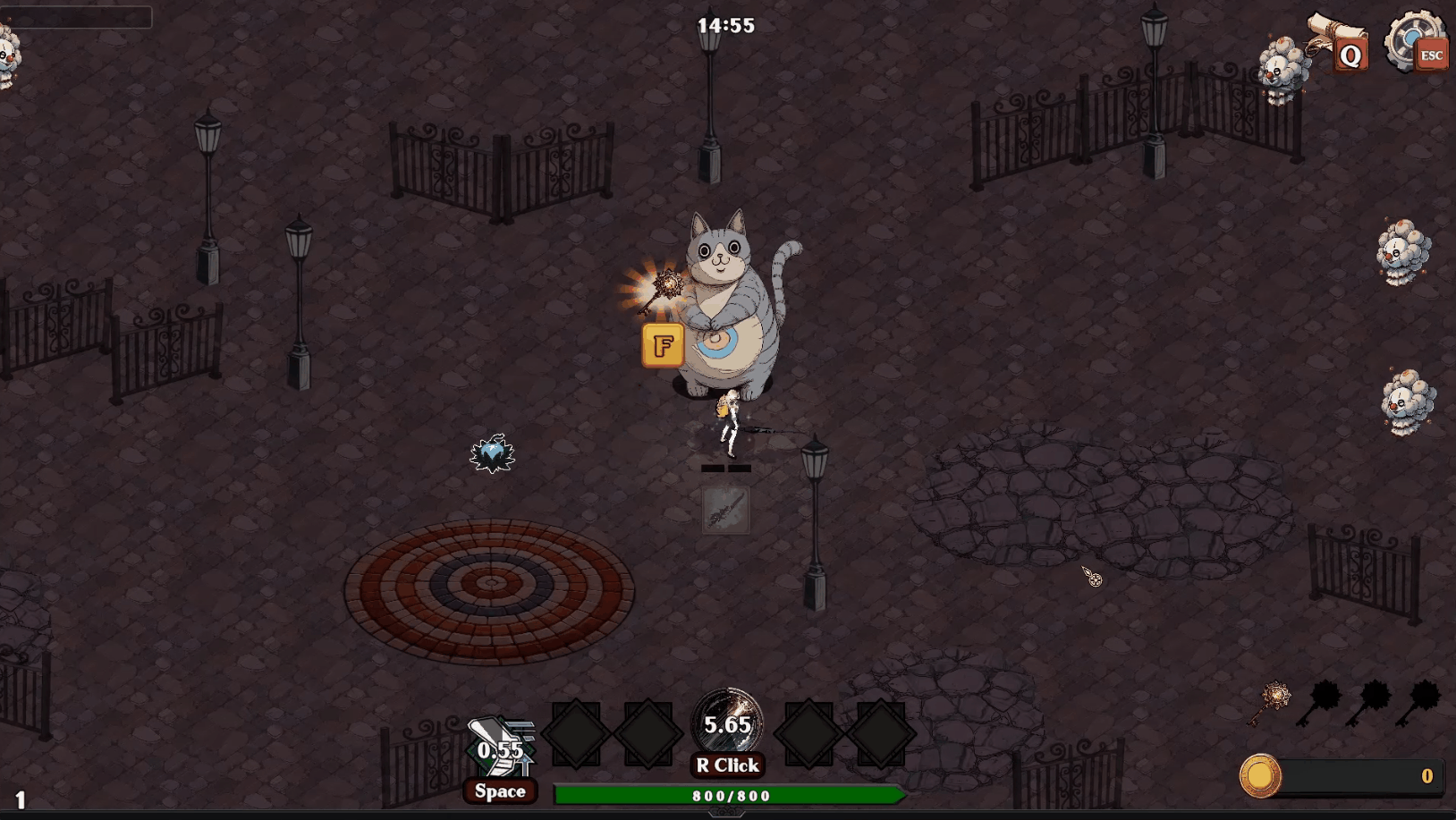Select the round skill orb on cooldown
This screenshot has height=820, width=1456.
click(727, 722)
